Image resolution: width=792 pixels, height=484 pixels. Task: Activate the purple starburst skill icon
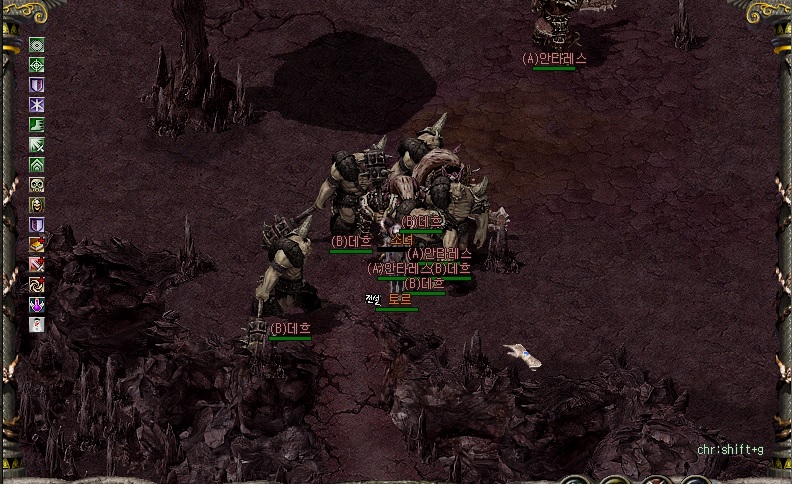point(37,105)
